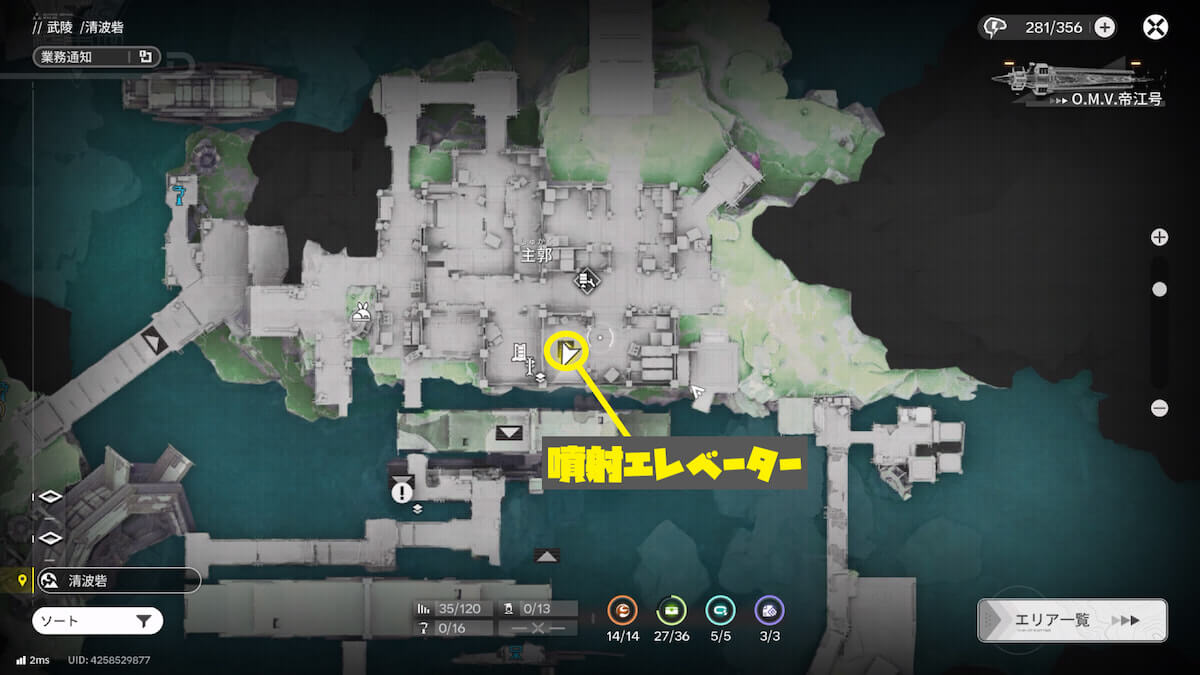Close the map with the X button
Image resolution: width=1200 pixels, height=675 pixels.
click(x=1156, y=27)
